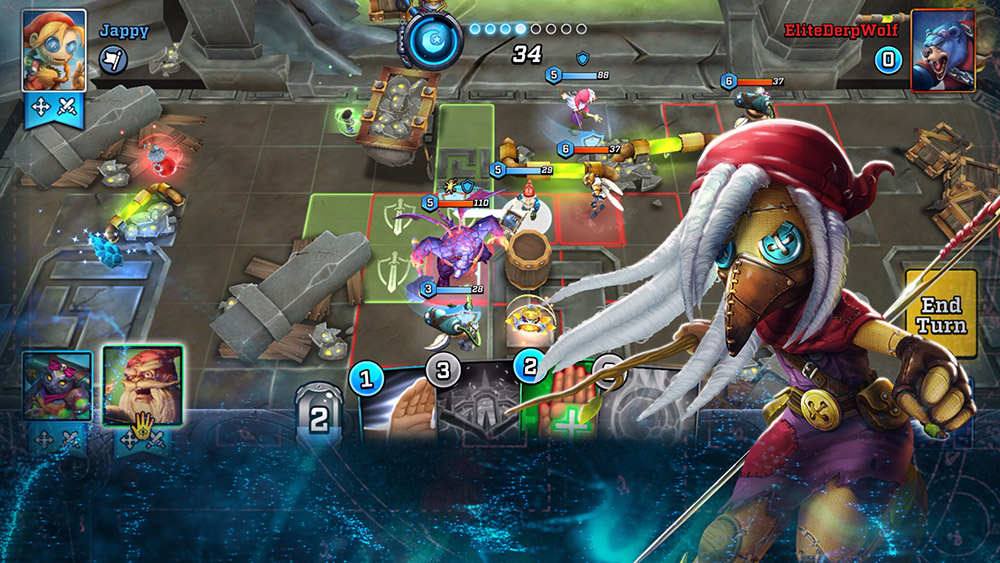The image size is (1000, 563).
Task: Open EliteDerpWolf's opponent portrait
Action: click(x=944, y=50)
